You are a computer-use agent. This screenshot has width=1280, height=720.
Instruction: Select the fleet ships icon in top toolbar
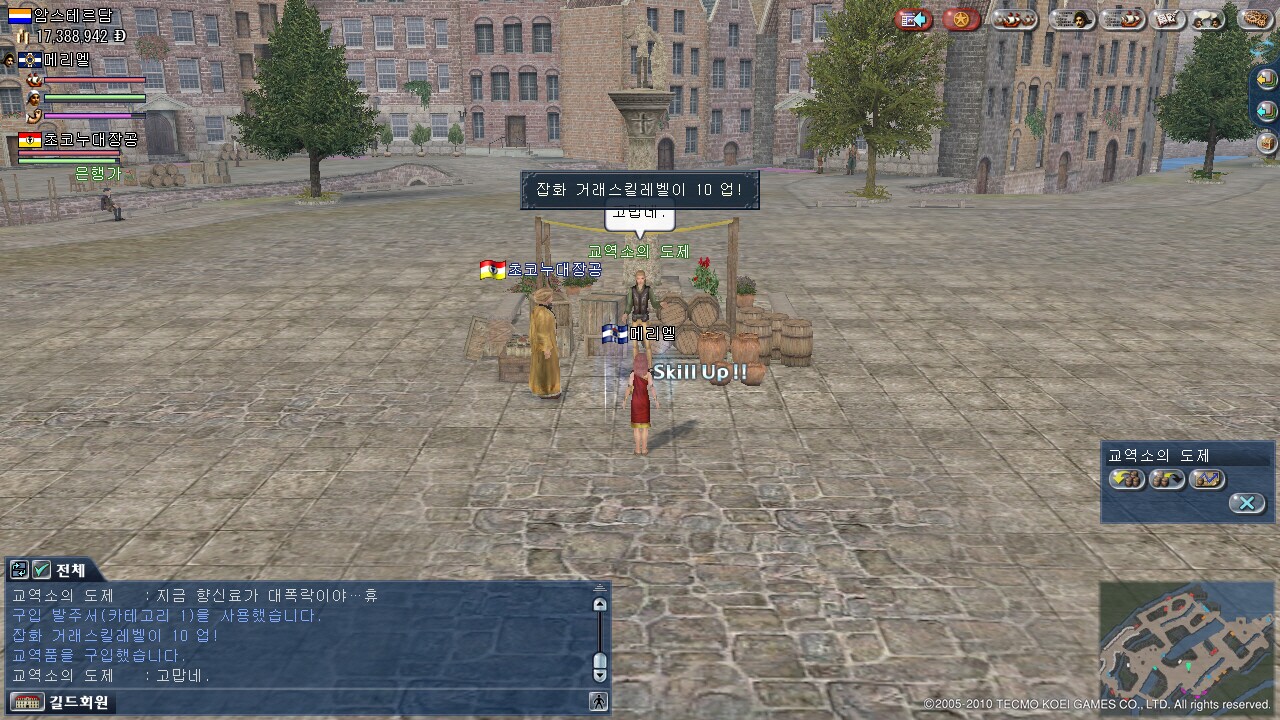click(1014, 19)
